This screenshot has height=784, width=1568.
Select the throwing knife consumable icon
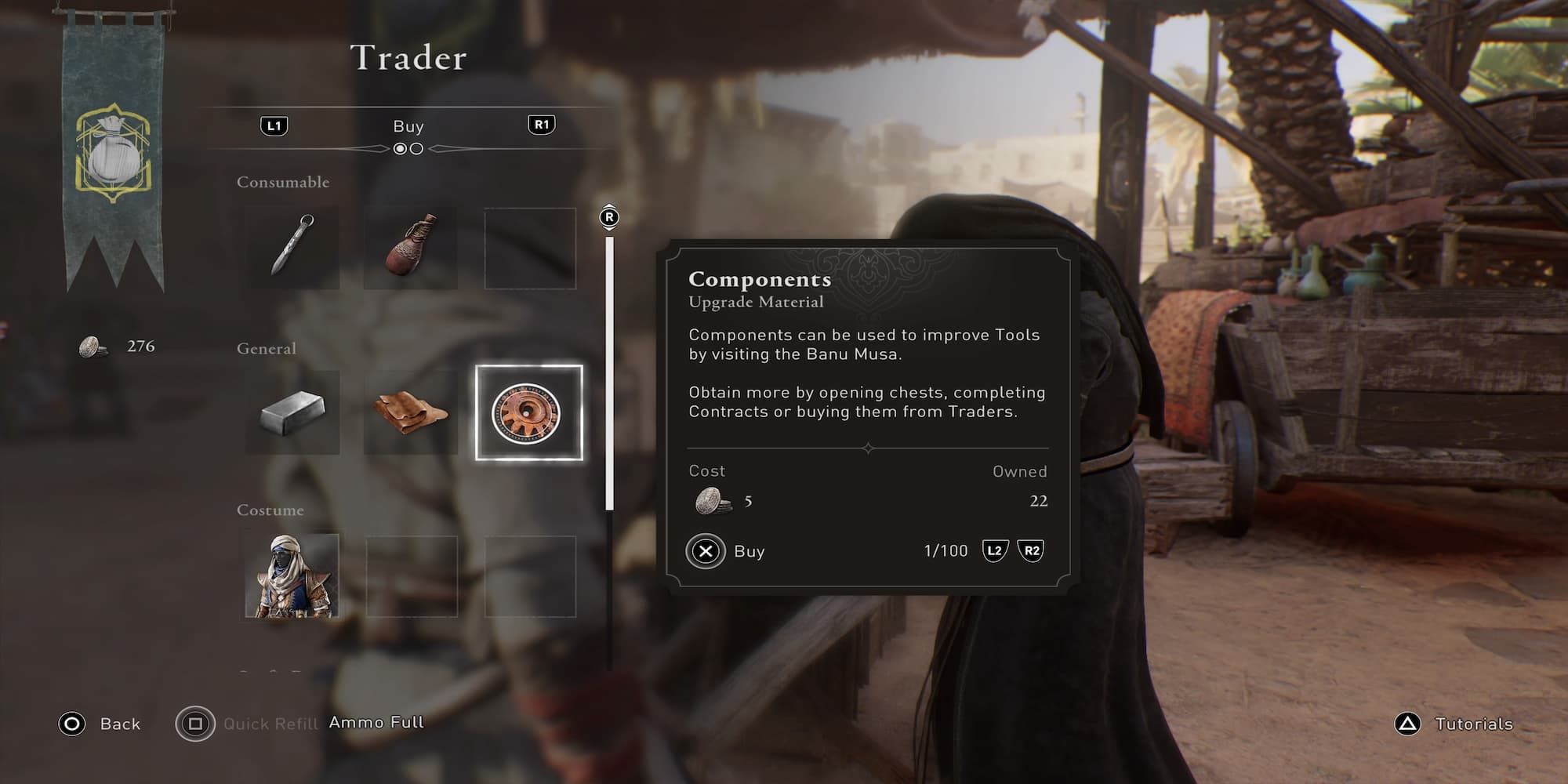click(x=290, y=246)
